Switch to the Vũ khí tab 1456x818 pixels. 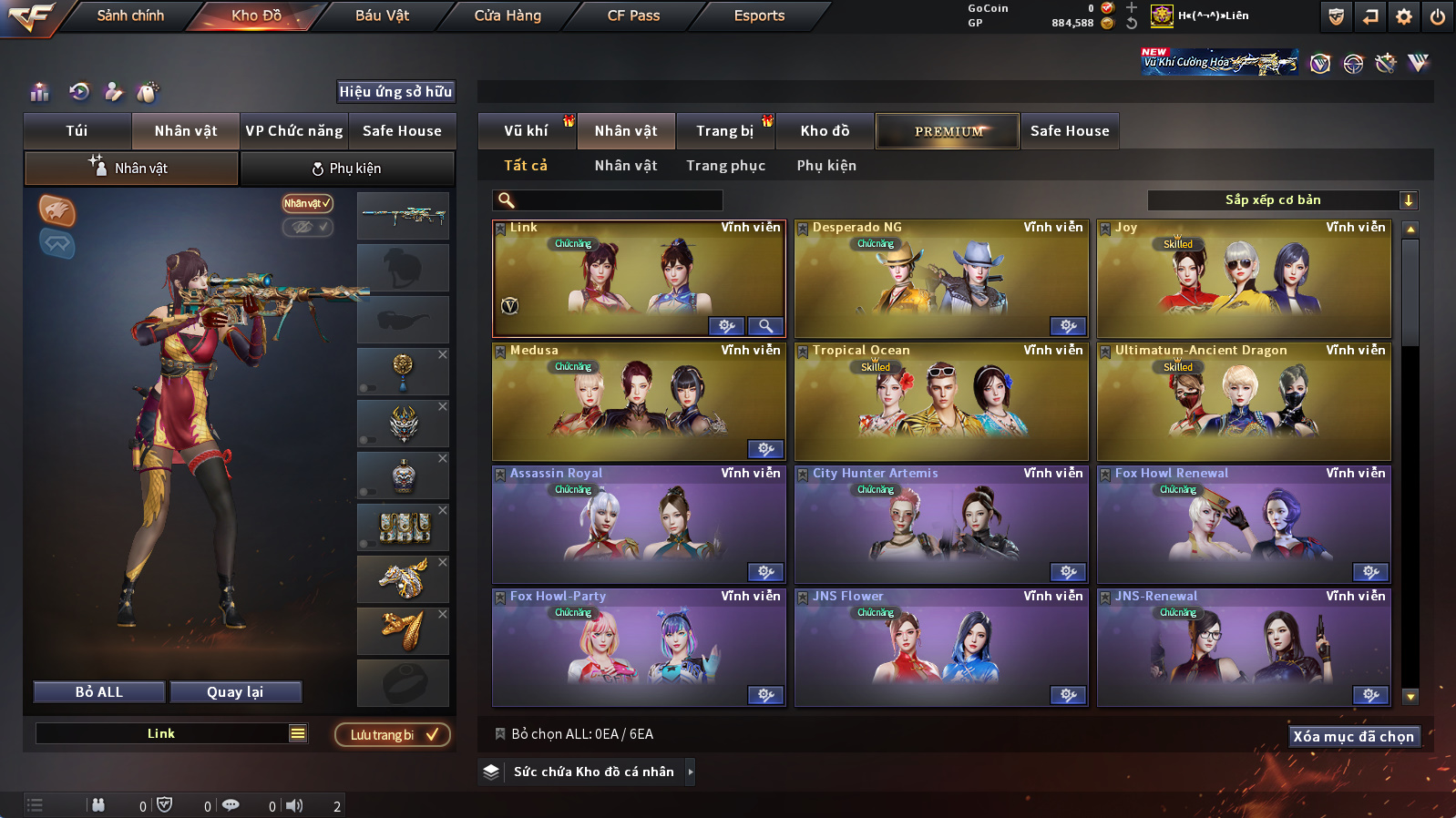coord(526,131)
